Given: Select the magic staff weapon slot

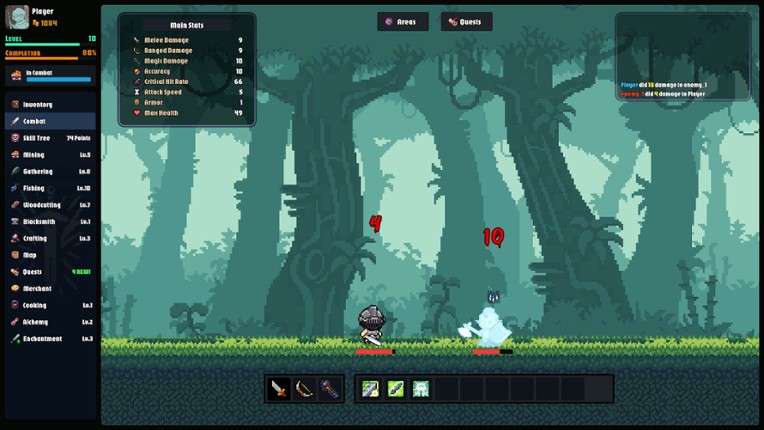Looking at the screenshot, I should tap(329, 389).
